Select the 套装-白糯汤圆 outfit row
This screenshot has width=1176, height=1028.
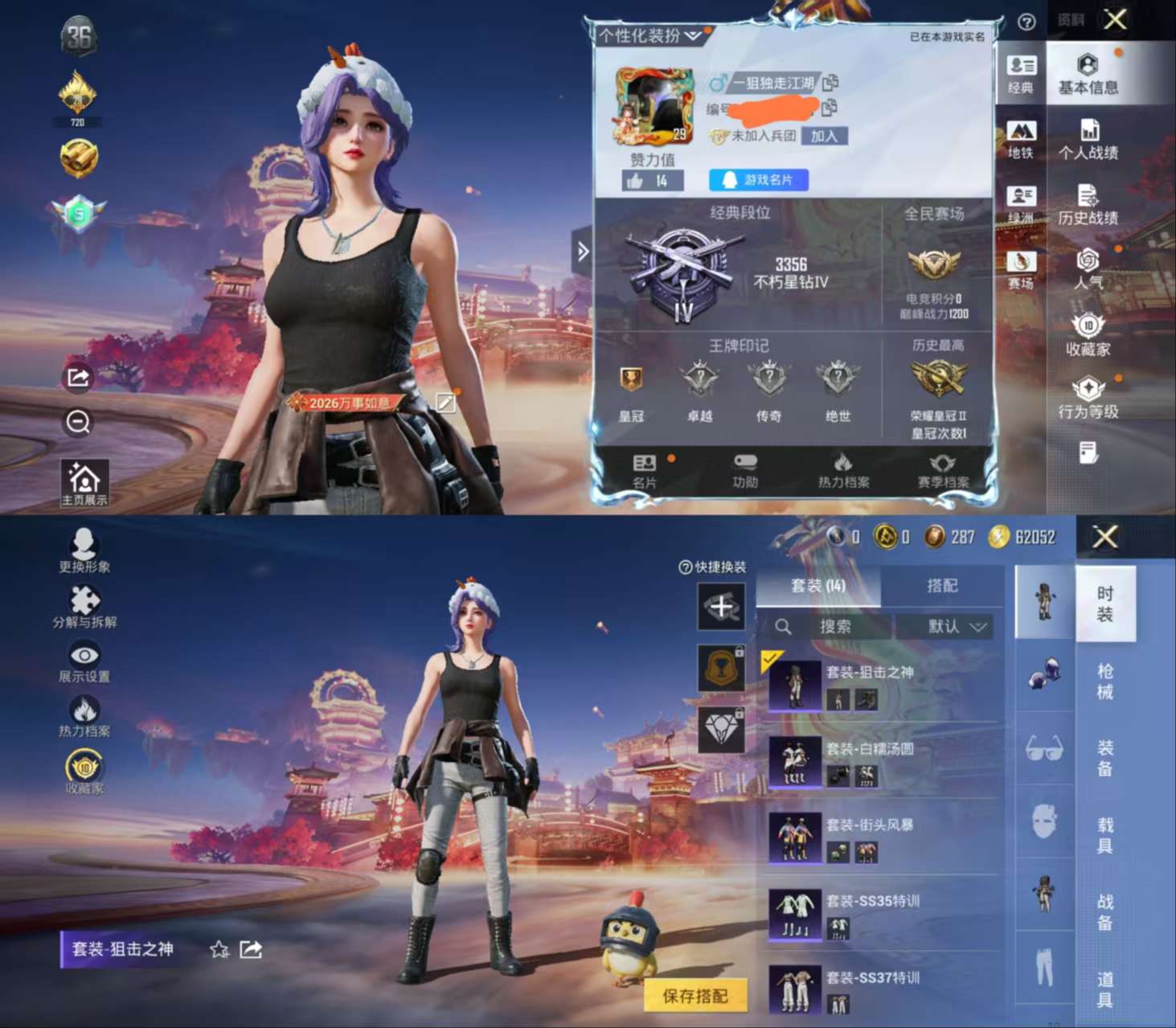tap(880, 761)
